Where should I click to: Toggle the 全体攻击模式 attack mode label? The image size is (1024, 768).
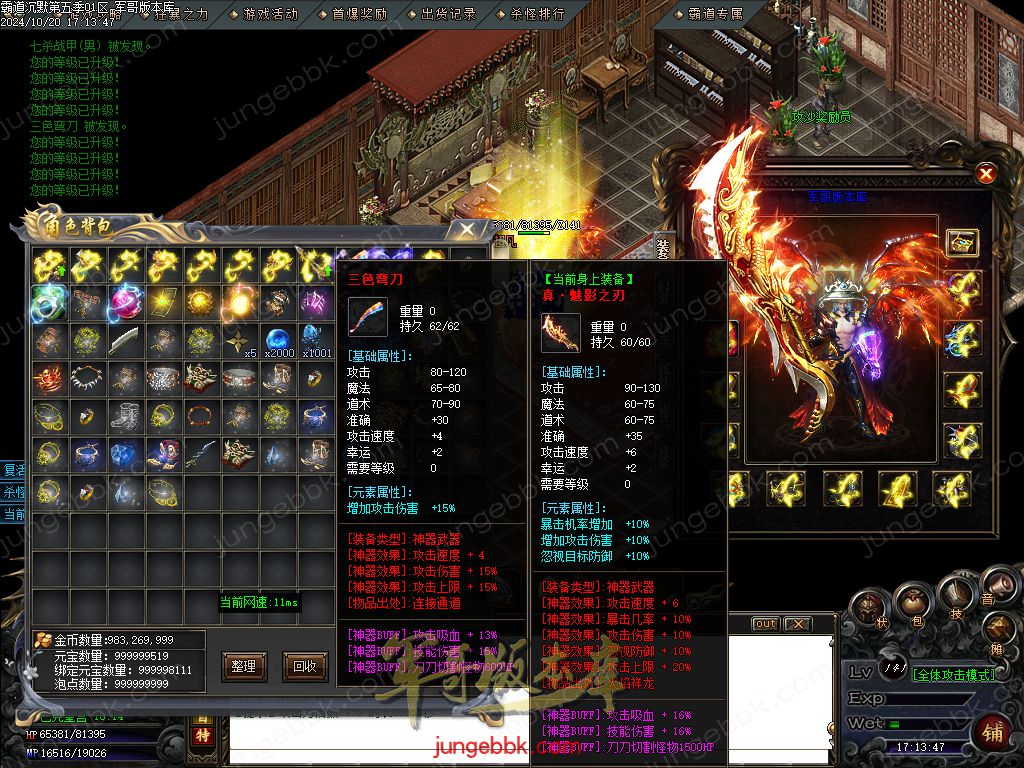click(954, 675)
